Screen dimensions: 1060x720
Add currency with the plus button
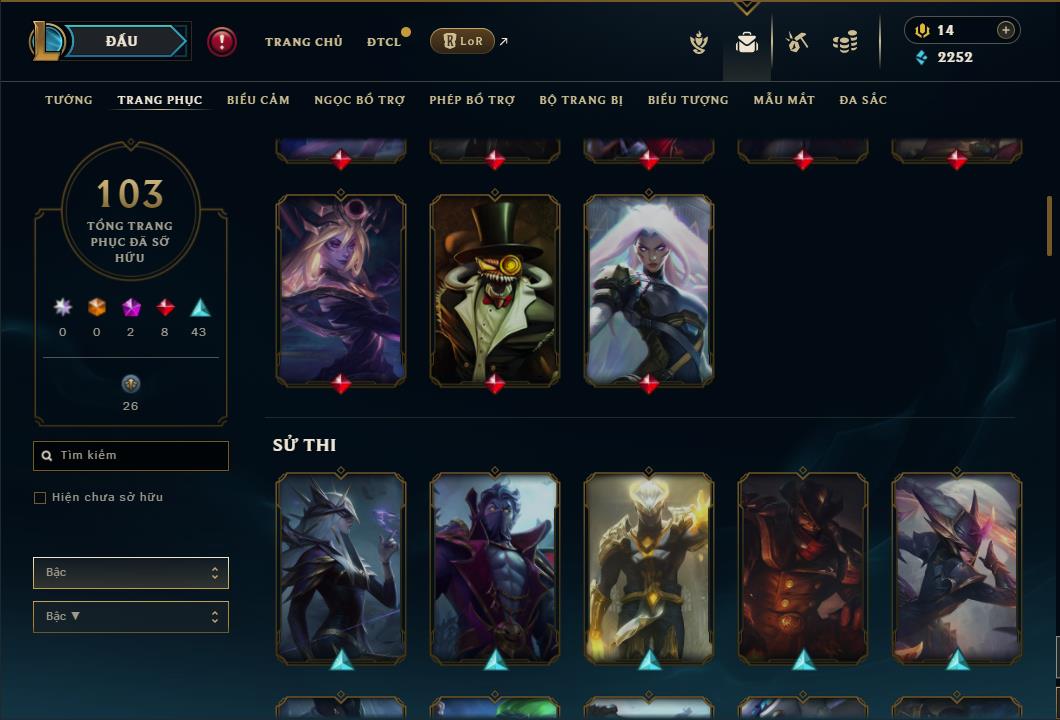tap(1006, 30)
